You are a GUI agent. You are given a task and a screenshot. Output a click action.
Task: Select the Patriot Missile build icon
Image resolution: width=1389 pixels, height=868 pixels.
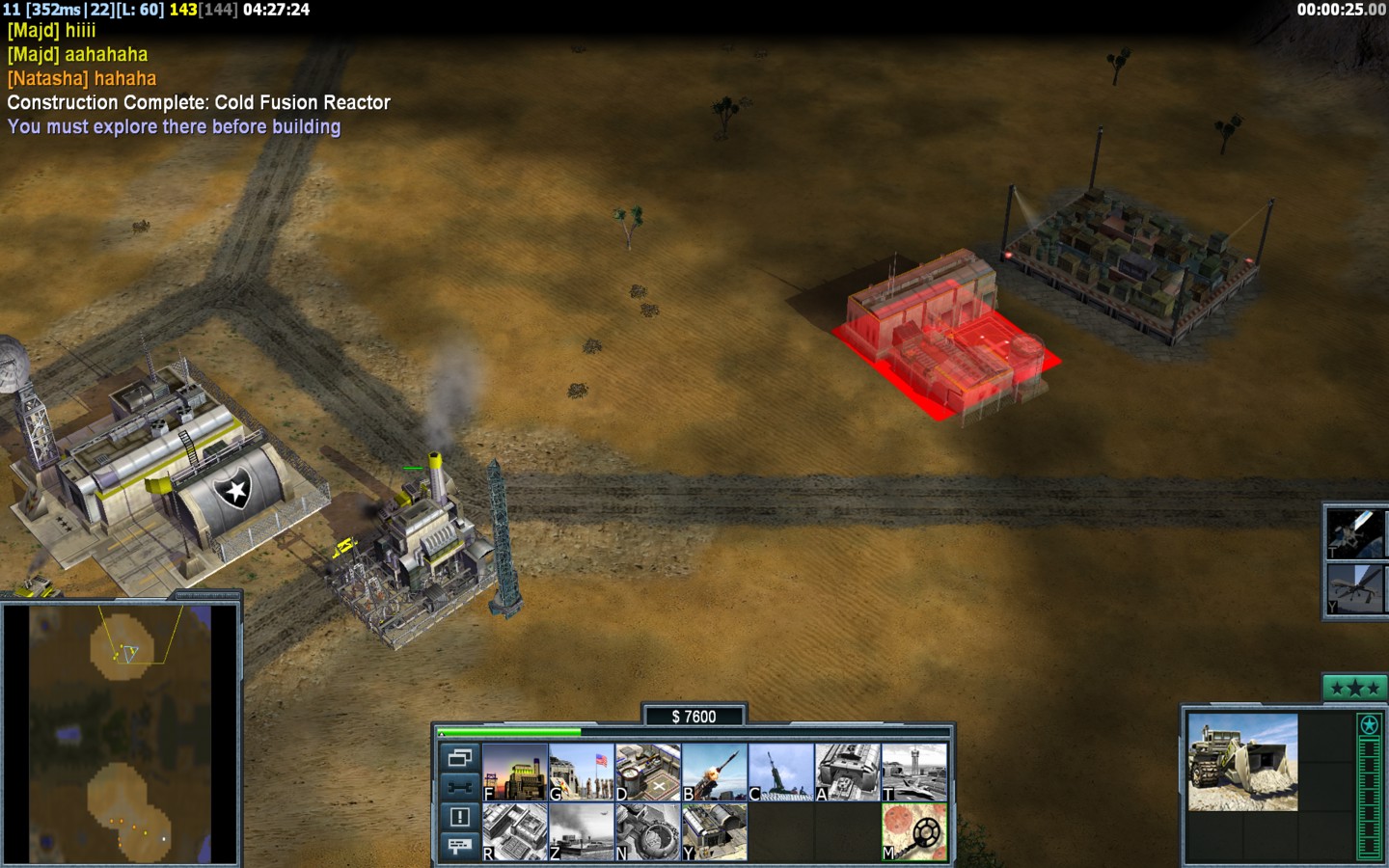coord(715,772)
